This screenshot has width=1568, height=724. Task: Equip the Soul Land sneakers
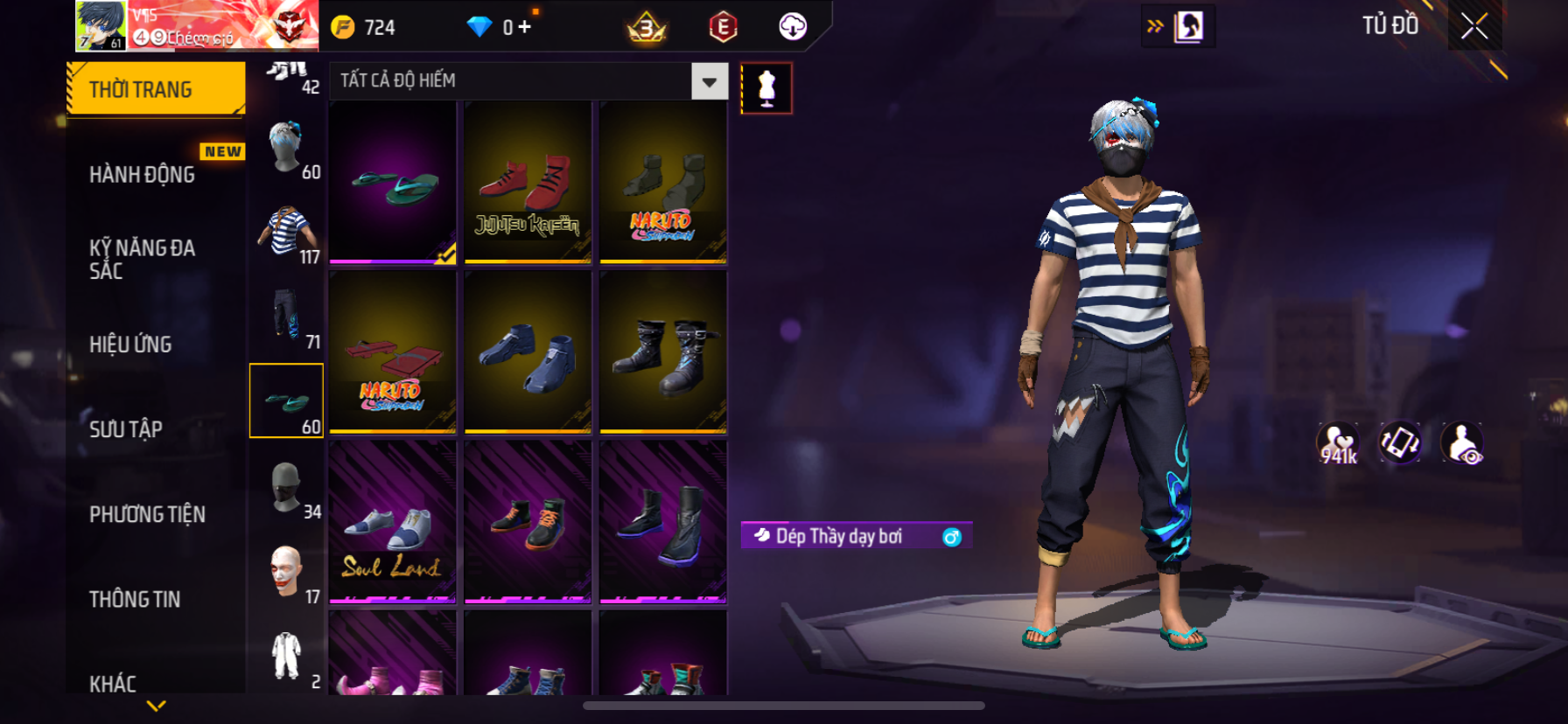pyautogui.click(x=392, y=522)
